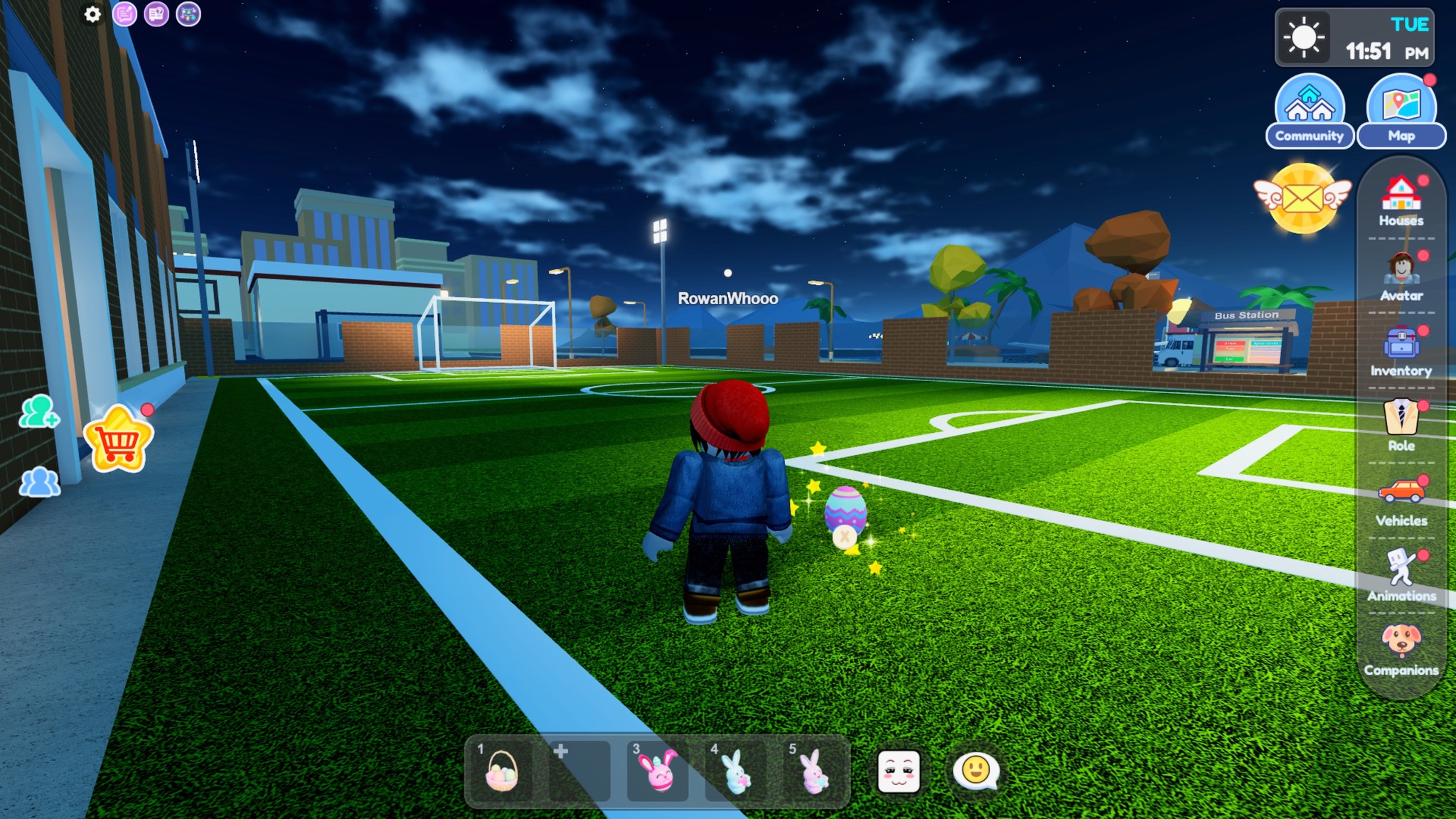
Task: Click the Community button
Action: pos(1310,110)
